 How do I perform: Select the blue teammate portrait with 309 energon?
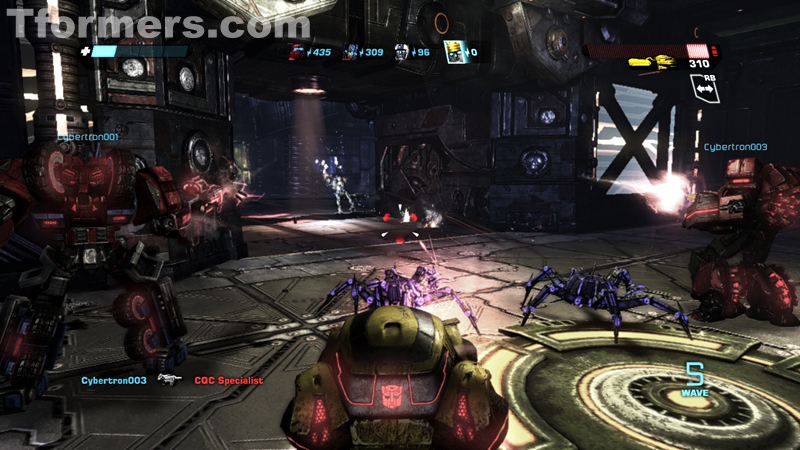[352, 51]
